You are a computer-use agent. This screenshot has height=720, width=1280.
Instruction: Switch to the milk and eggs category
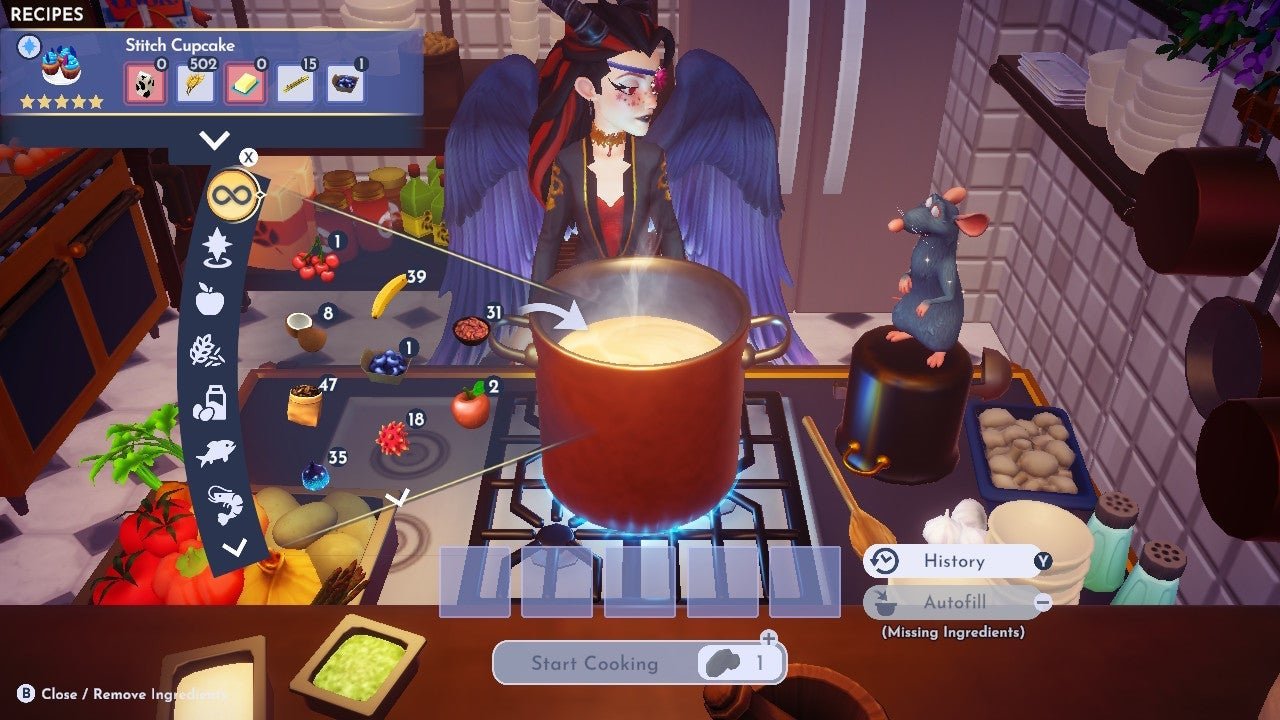pos(211,403)
